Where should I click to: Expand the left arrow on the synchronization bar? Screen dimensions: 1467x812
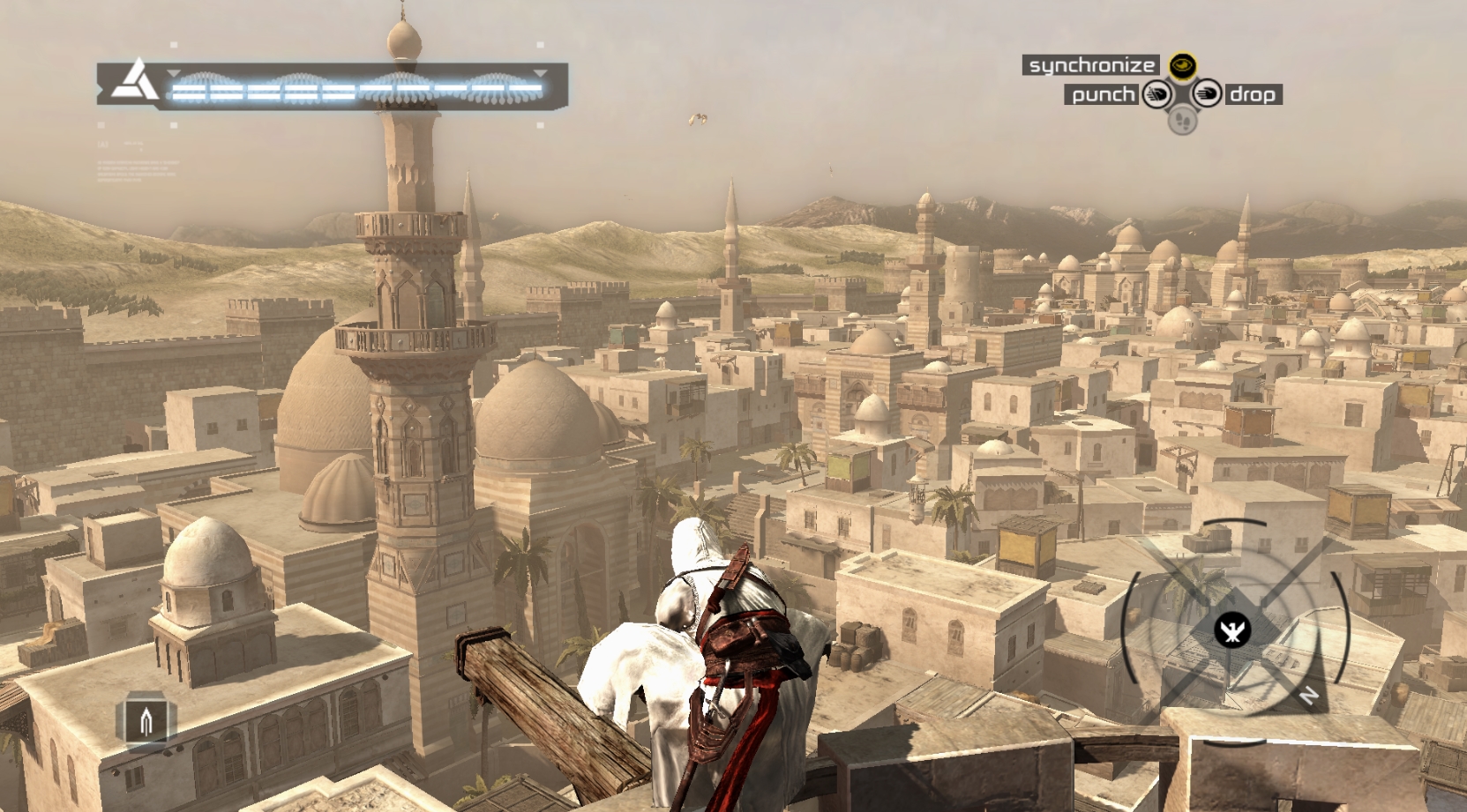(173, 73)
